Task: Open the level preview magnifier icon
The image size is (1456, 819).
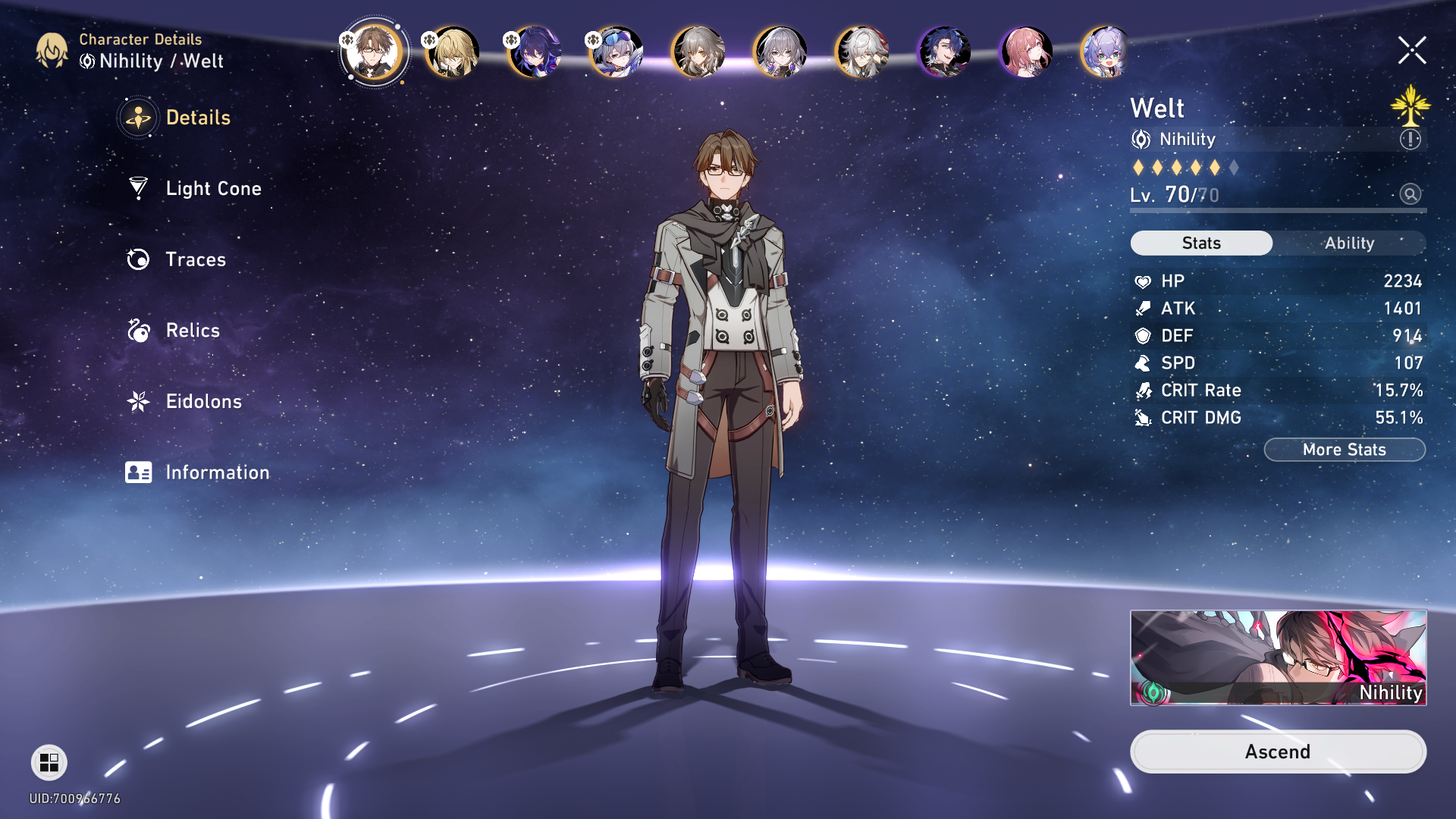Action: click(x=1410, y=194)
